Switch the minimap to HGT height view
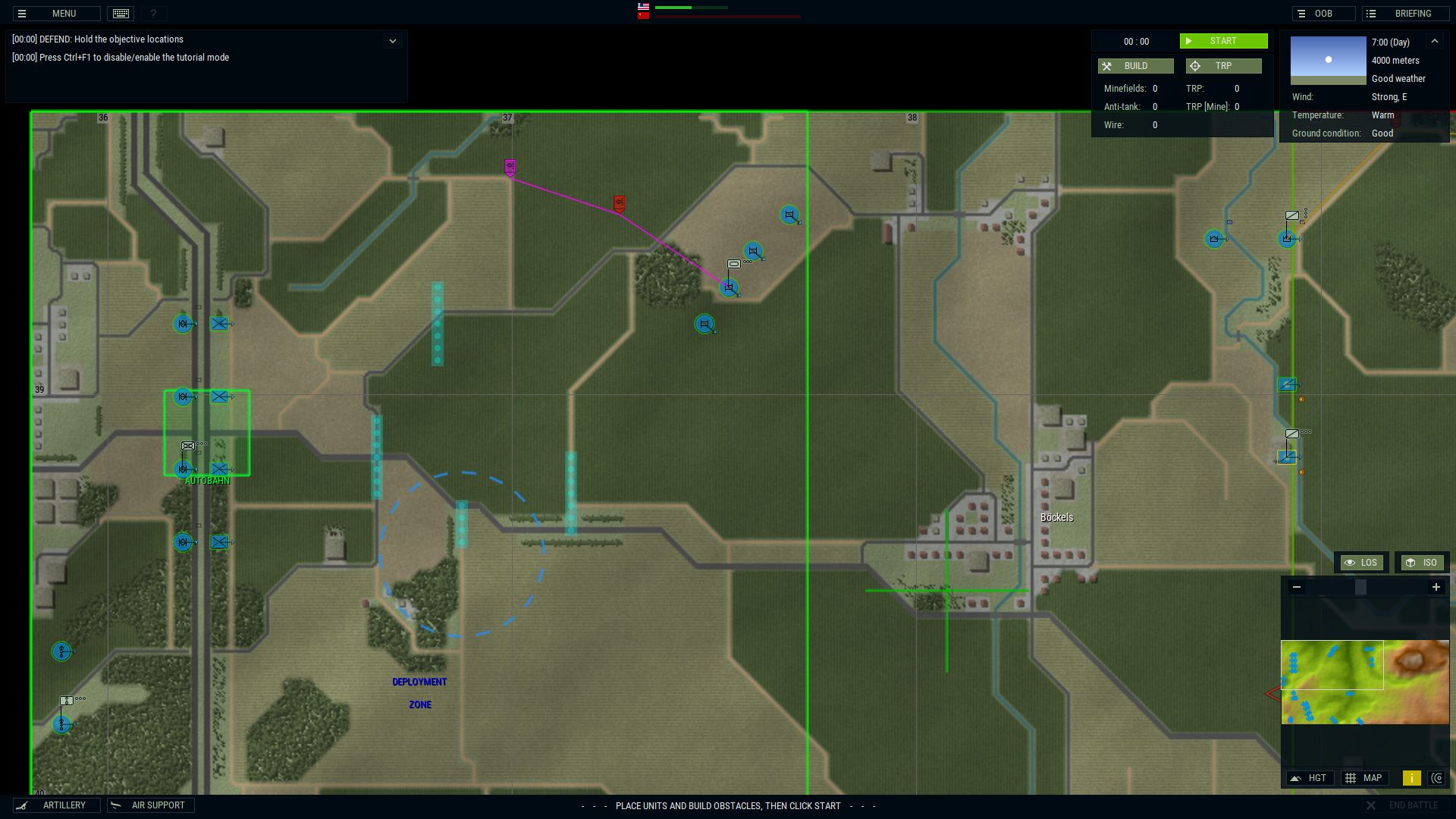 [x=1310, y=778]
